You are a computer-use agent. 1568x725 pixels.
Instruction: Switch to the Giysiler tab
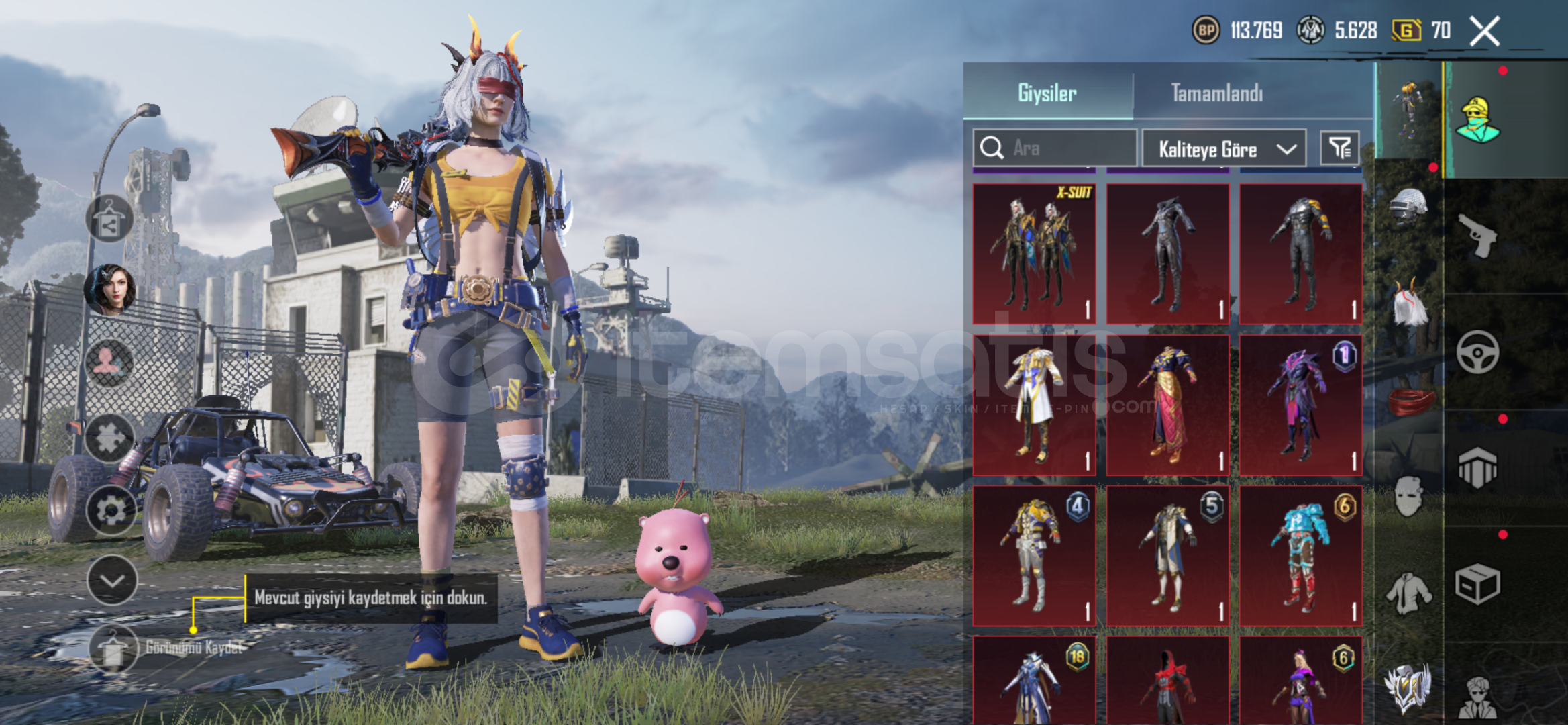1047,93
